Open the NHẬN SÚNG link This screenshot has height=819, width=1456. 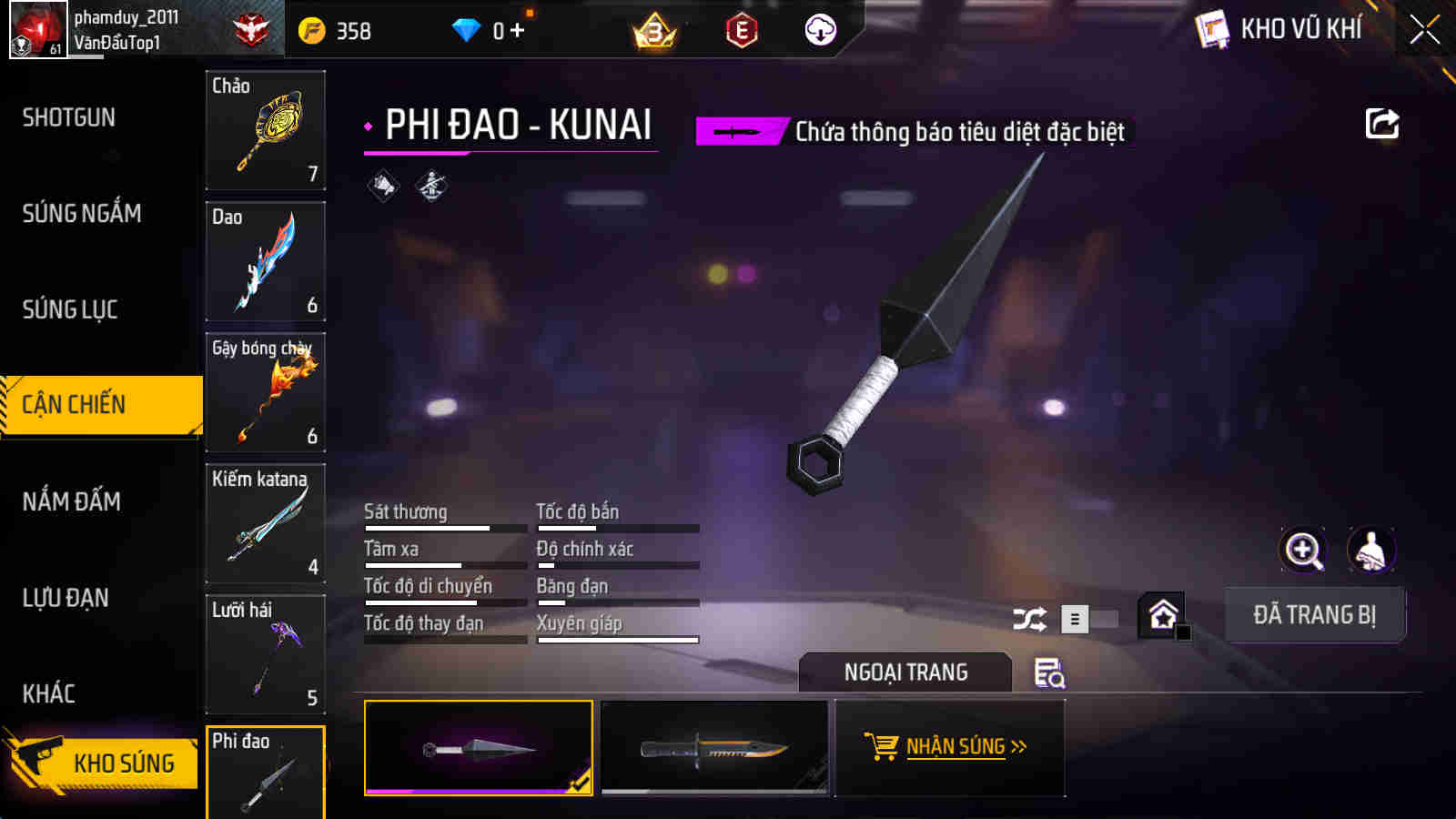tap(958, 746)
